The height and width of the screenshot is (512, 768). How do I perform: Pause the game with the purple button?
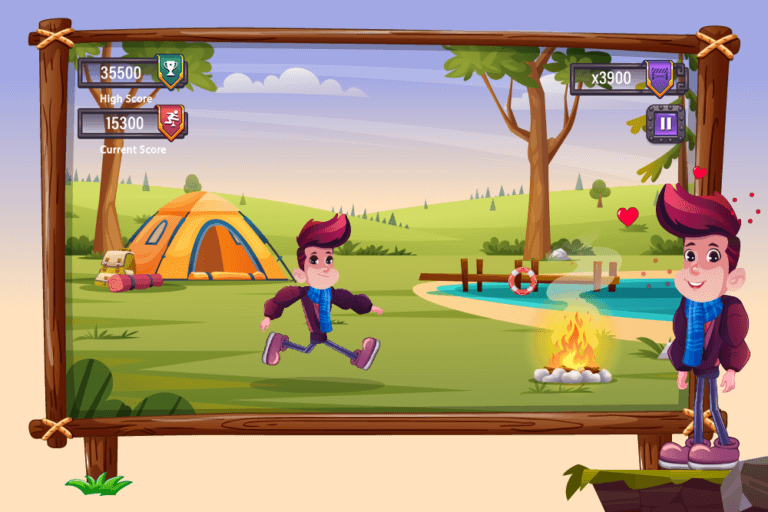coord(665,124)
